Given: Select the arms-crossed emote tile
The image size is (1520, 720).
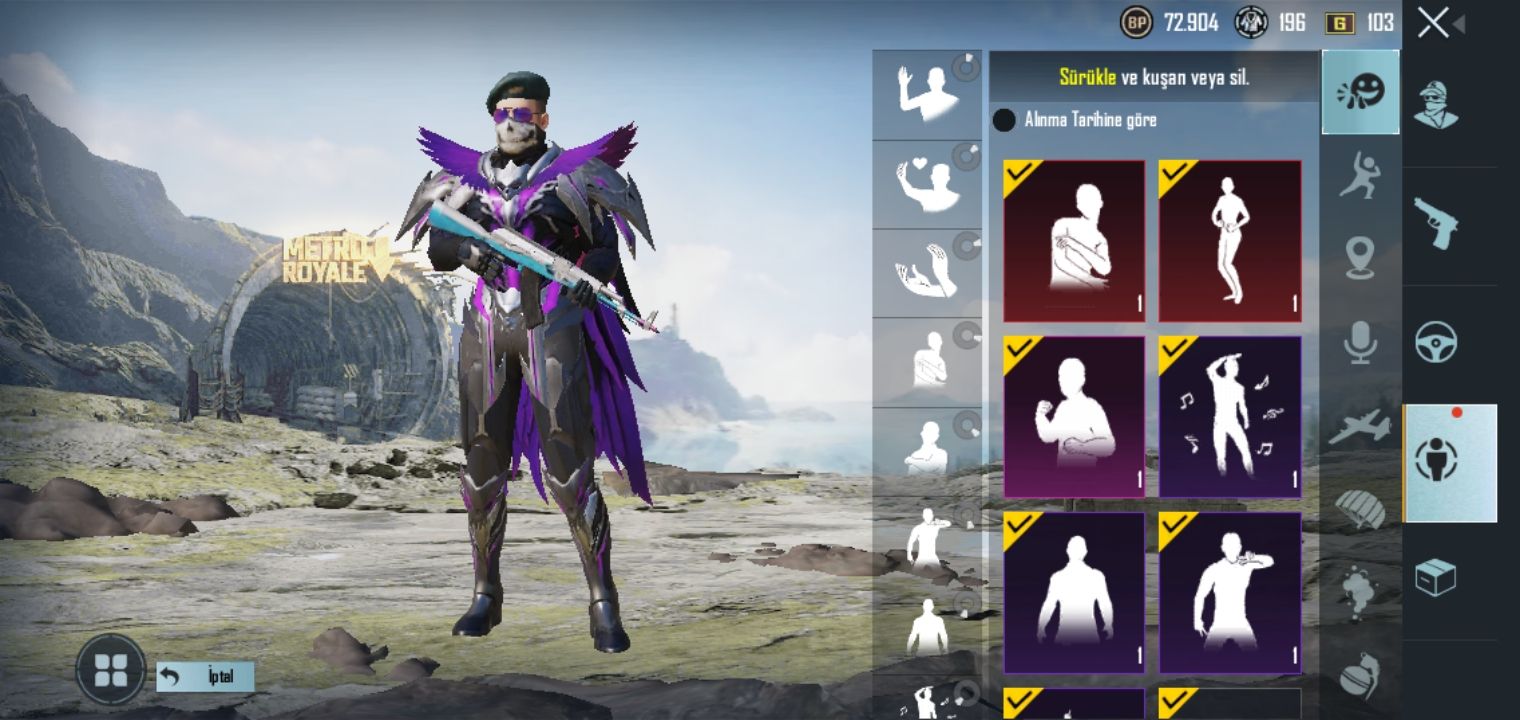Looking at the screenshot, I should tap(1074, 241).
